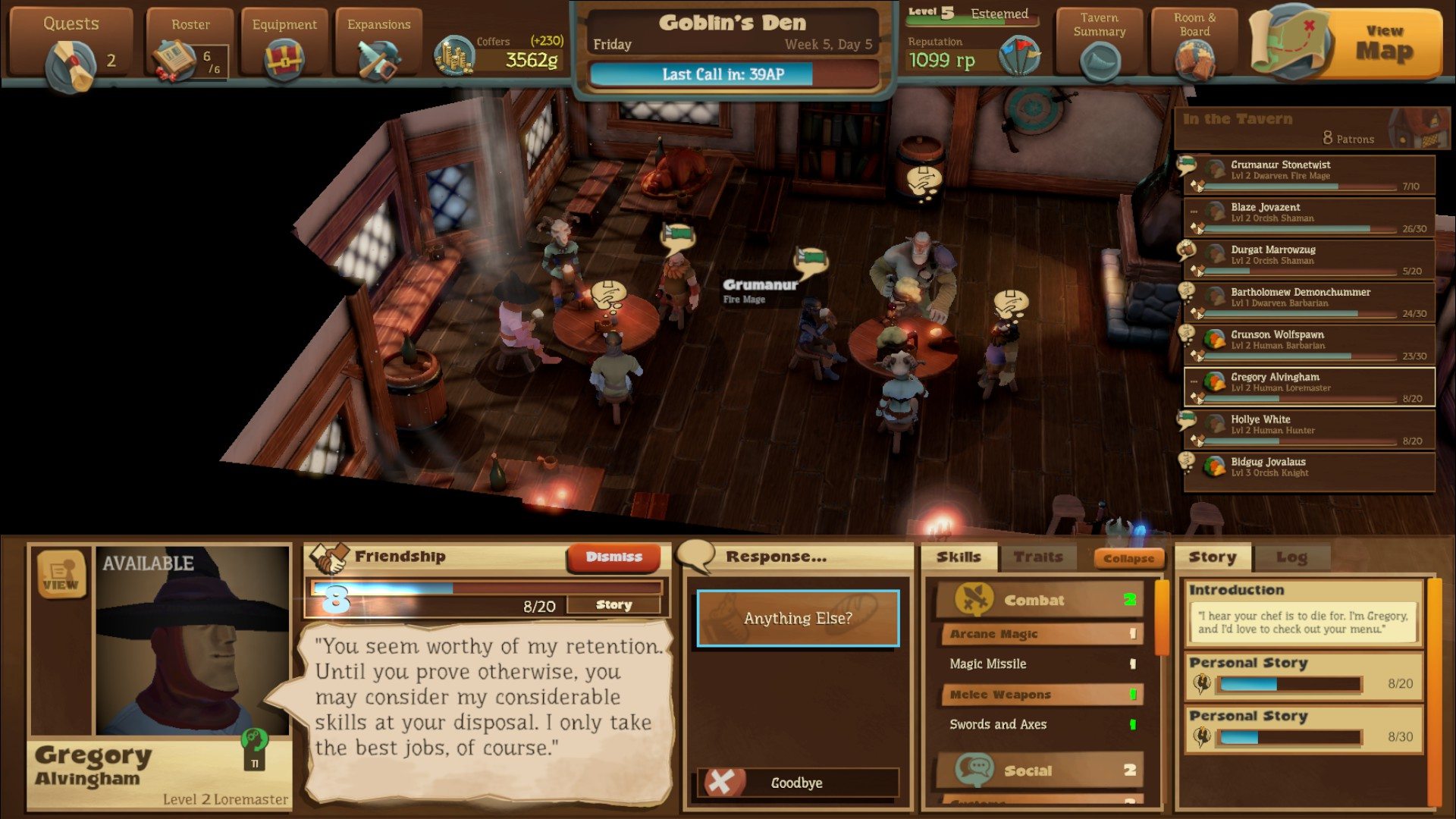1456x819 pixels.
Task: Open the Quests panel
Action: click(x=71, y=47)
